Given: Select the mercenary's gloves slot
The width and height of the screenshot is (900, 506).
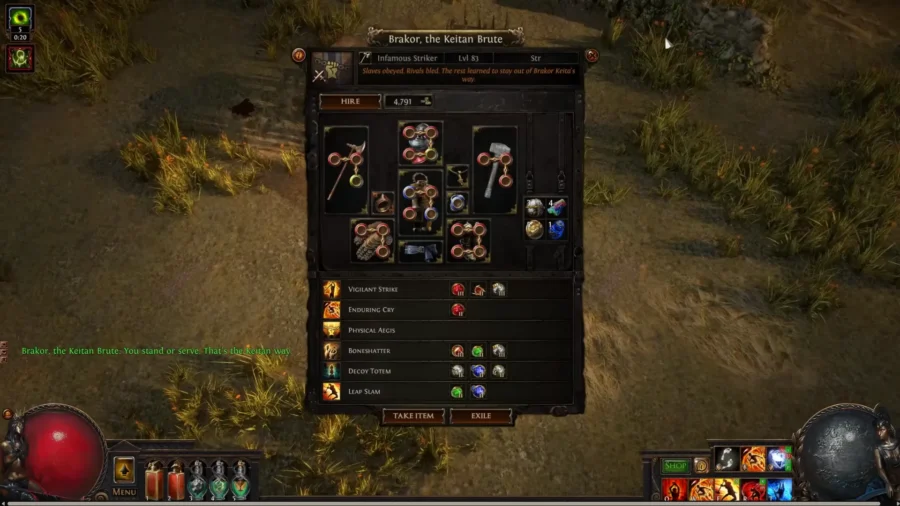Looking at the screenshot, I should click(x=372, y=240).
